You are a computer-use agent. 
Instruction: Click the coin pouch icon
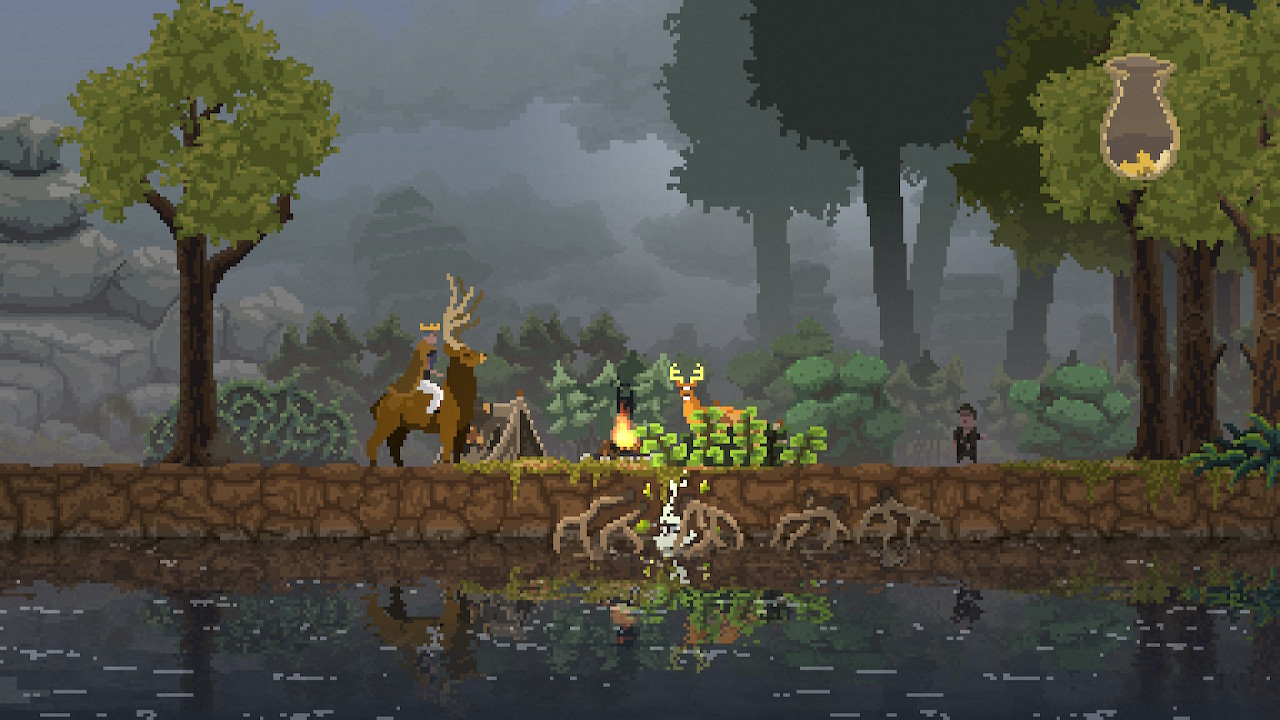click(x=1139, y=117)
